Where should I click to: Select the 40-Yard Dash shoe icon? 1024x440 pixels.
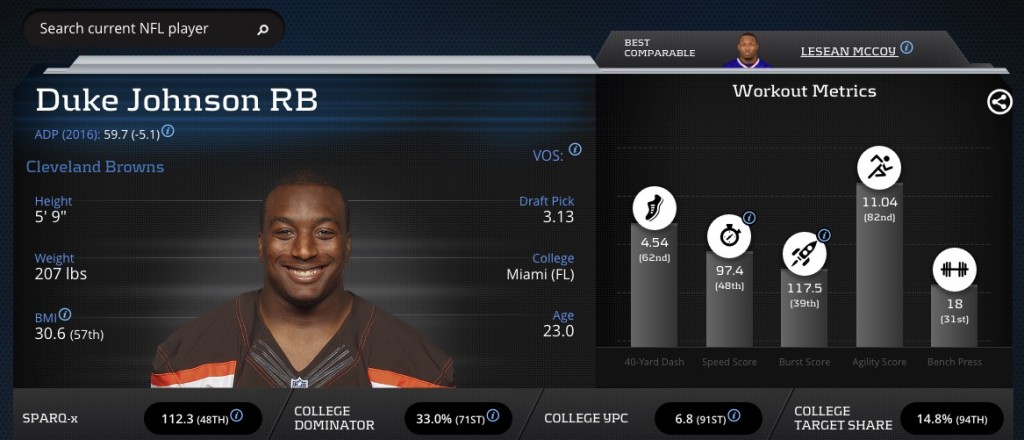point(654,209)
